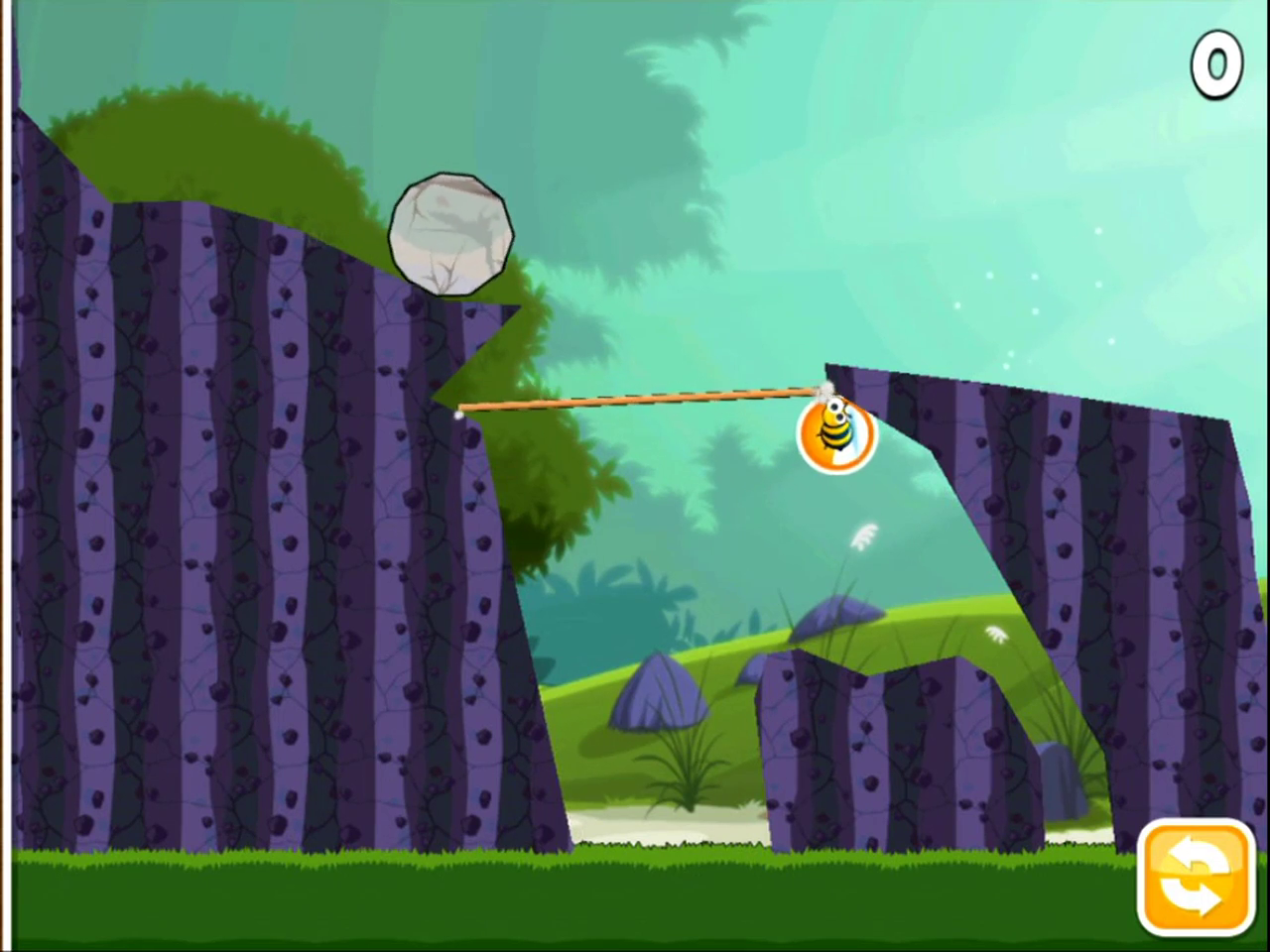Click the purple rock mound on the grass
Viewport: 1270px width, 952px height.
pyautogui.click(x=660, y=694)
